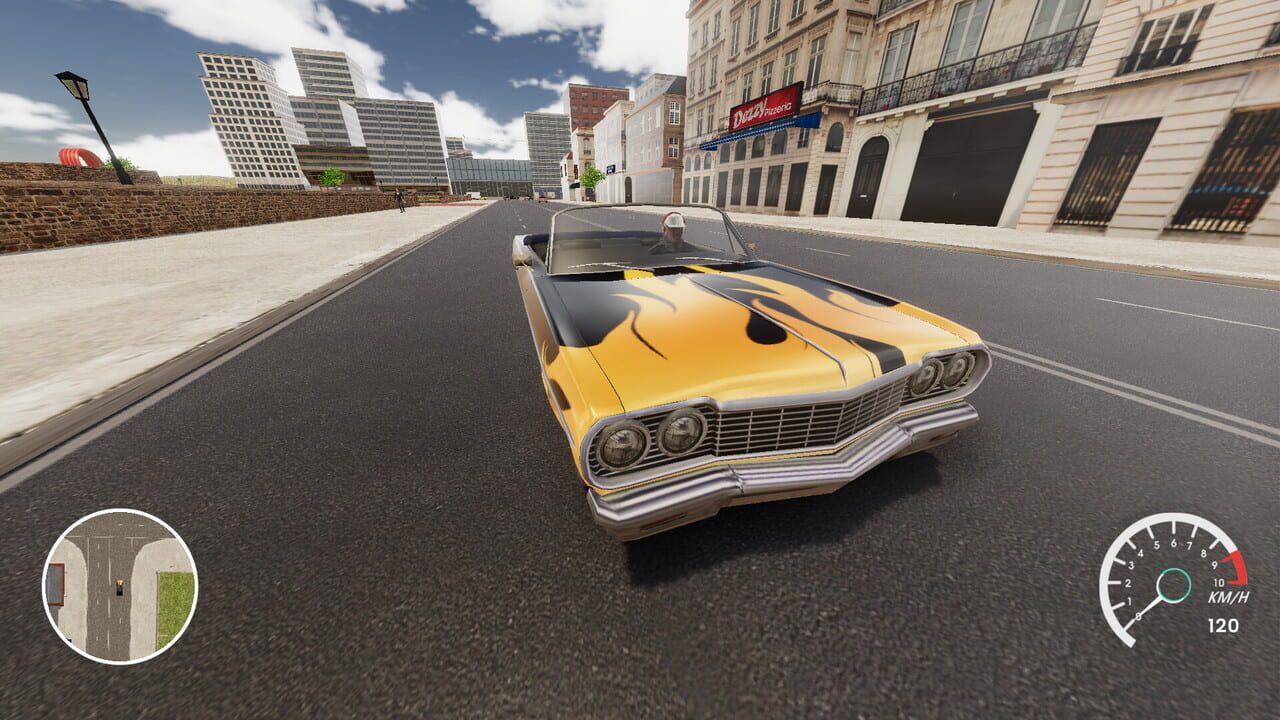Viewport: 1280px width, 720px height.
Task: Click the number 10 on the tachometer
Action: pyautogui.click(x=1218, y=582)
